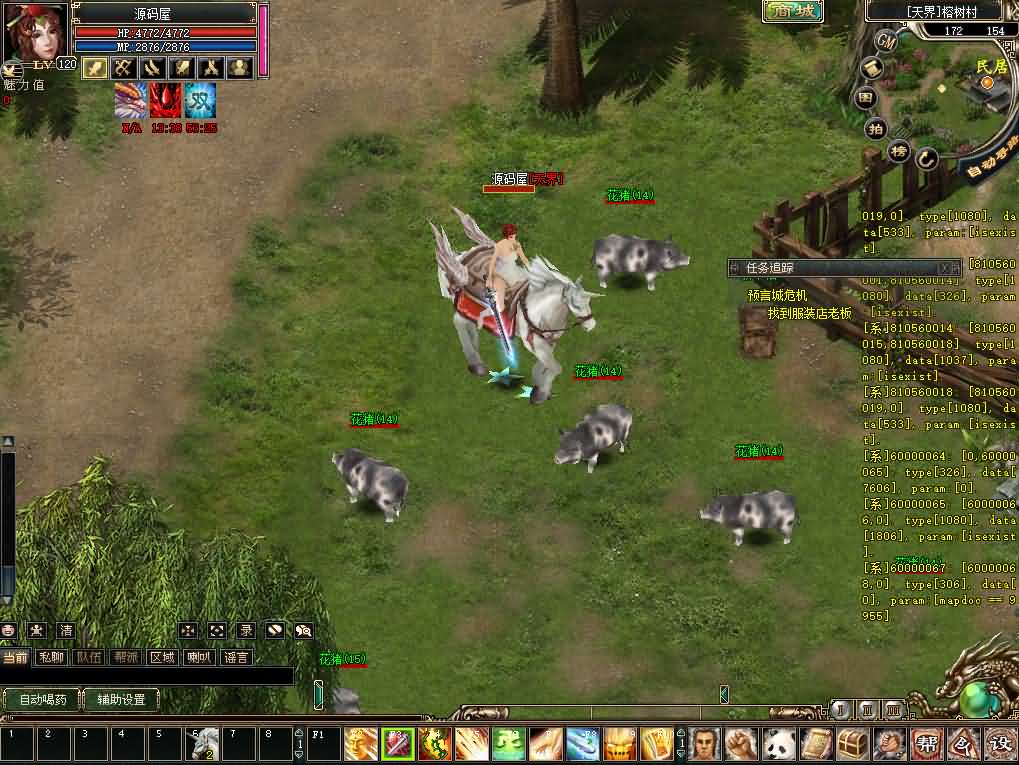Open the 商城 shop button
The height and width of the screenshot is (765, 1019).
[x=793, y=11]
